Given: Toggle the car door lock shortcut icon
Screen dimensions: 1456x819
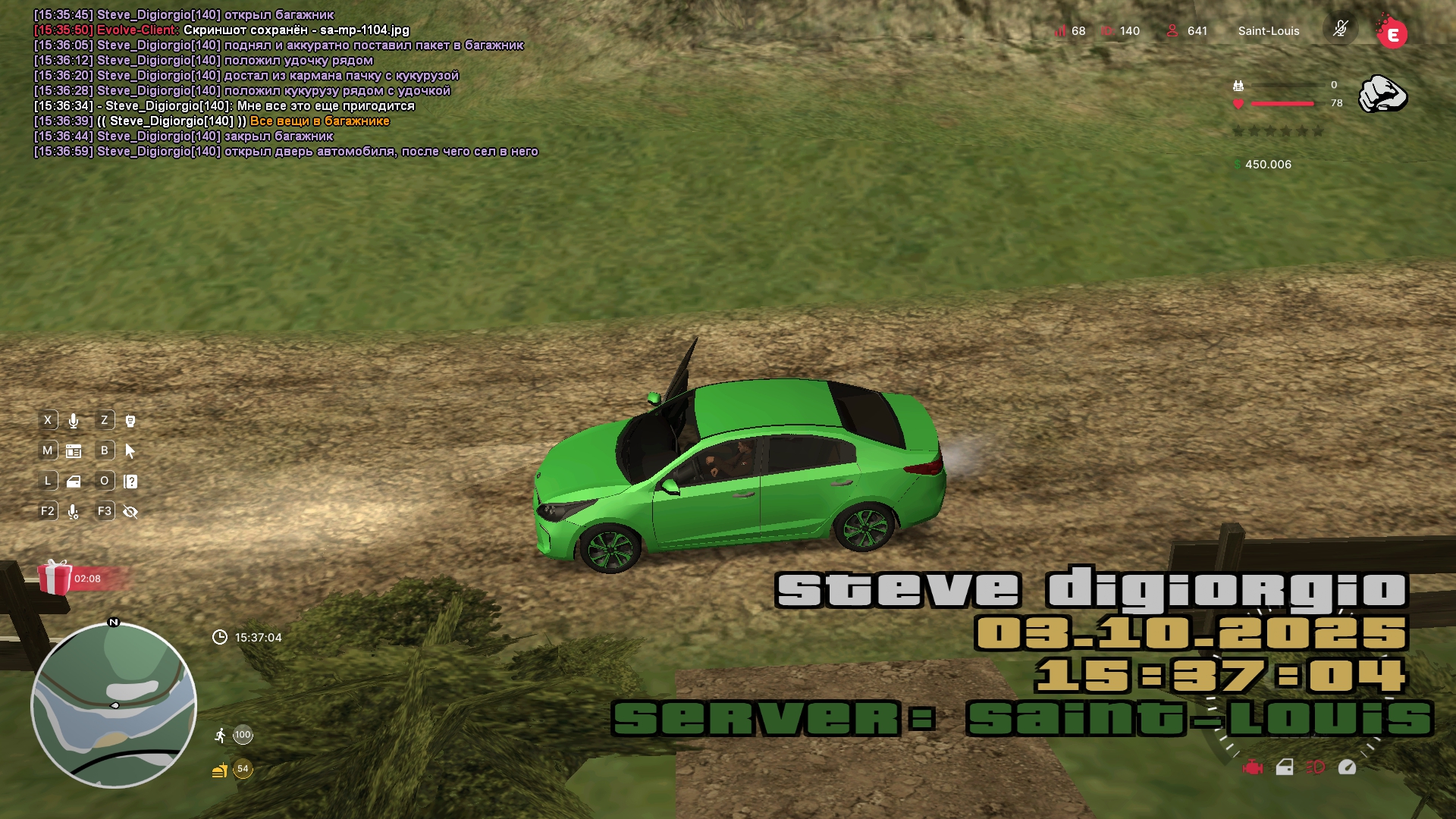Looking at the screenshot, I should click(x=74, y=482).
